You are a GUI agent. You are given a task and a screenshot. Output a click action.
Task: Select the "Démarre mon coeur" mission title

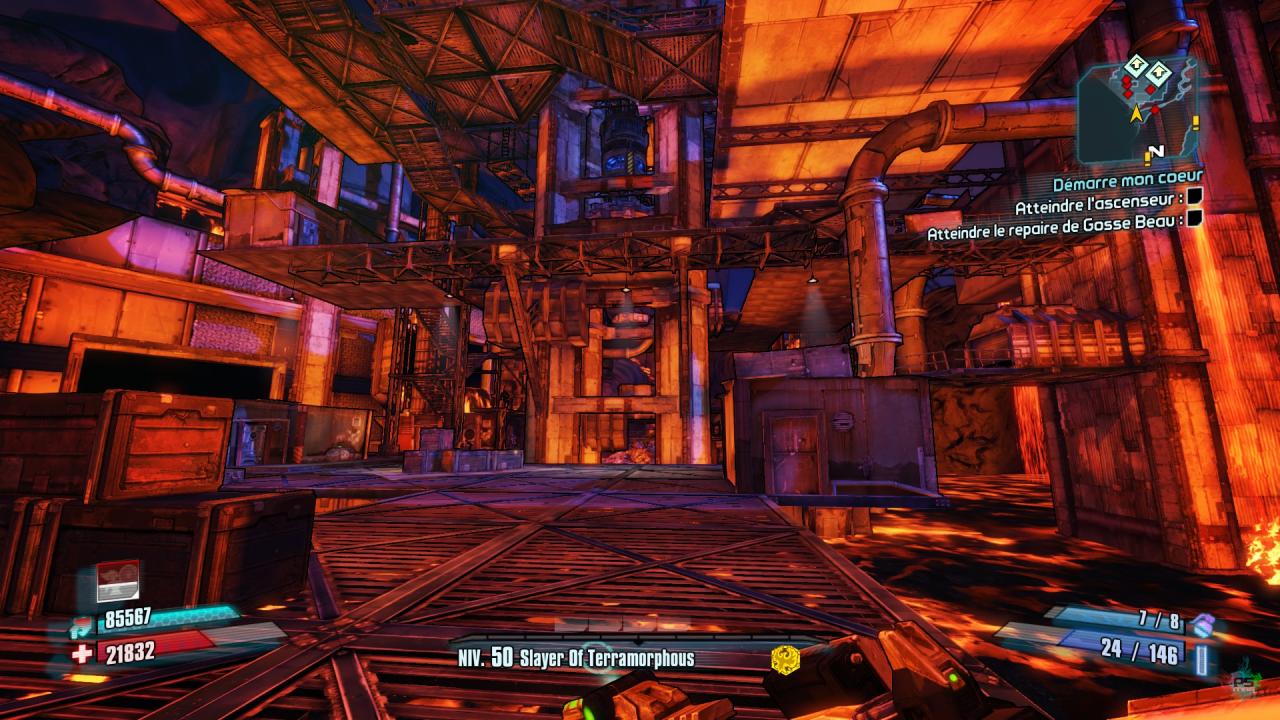[1127, 177]
